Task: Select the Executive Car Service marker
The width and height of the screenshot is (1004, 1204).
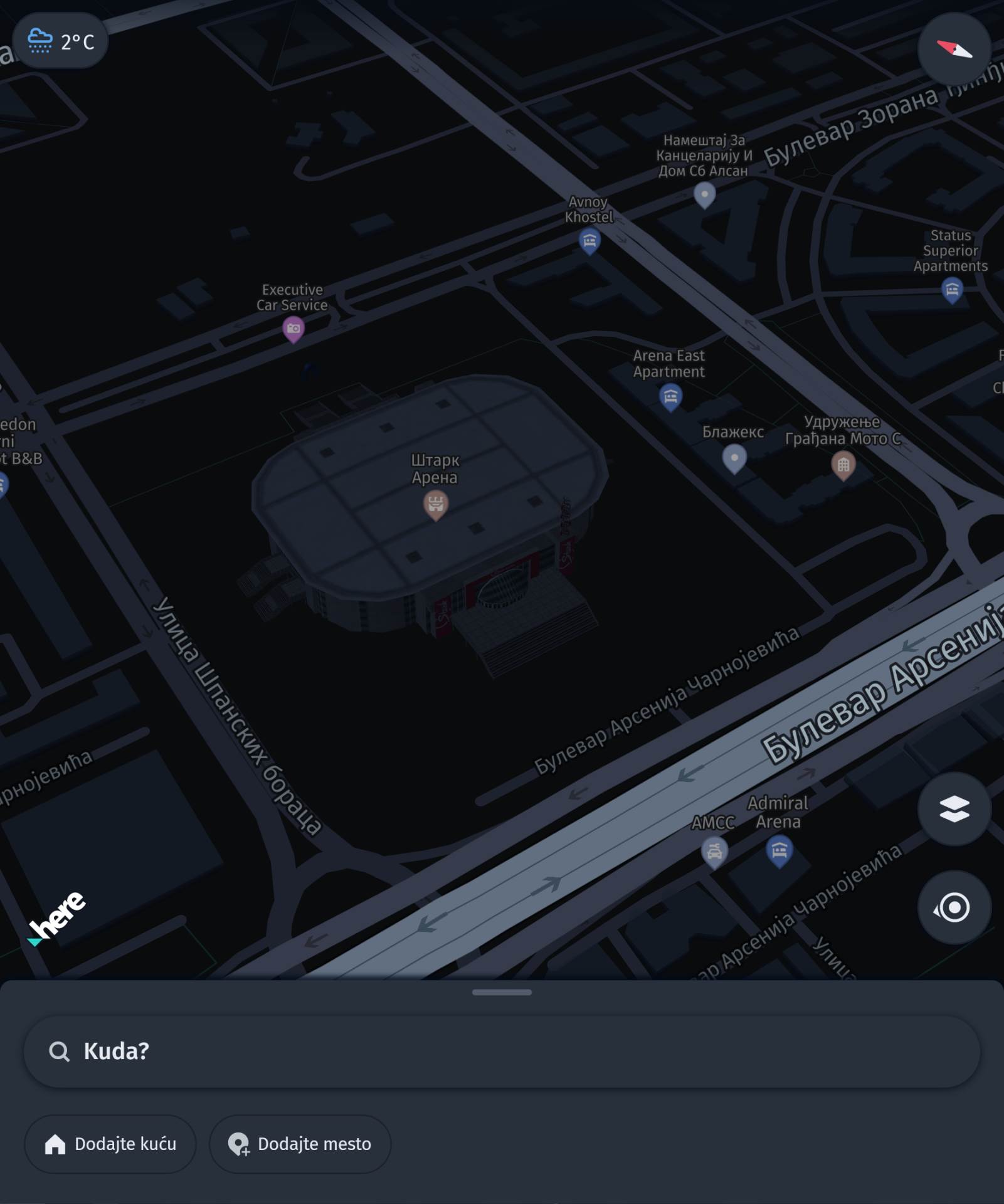Action: 293,329
